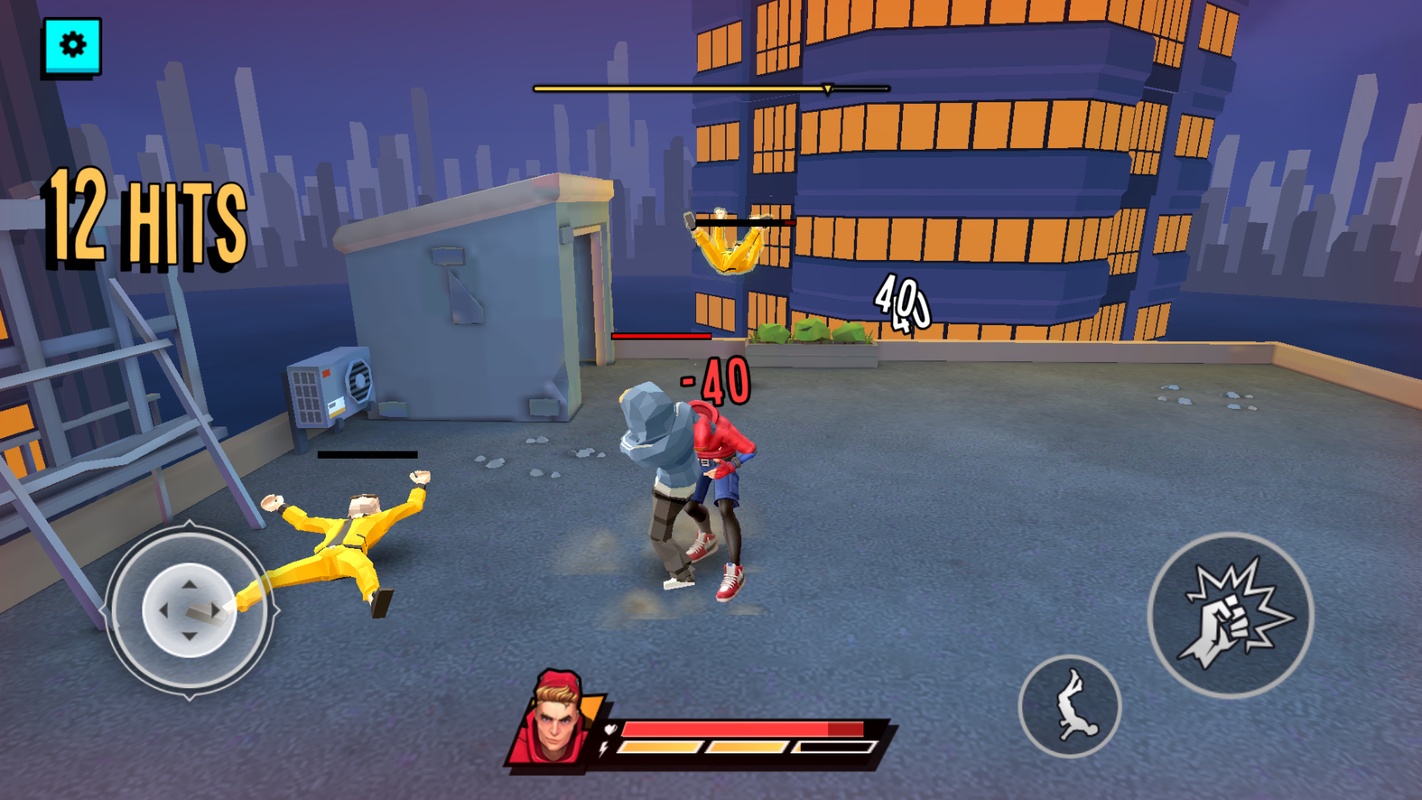Open the settings gear menu
The image size is (1422, 800).
tap(72, 46)
